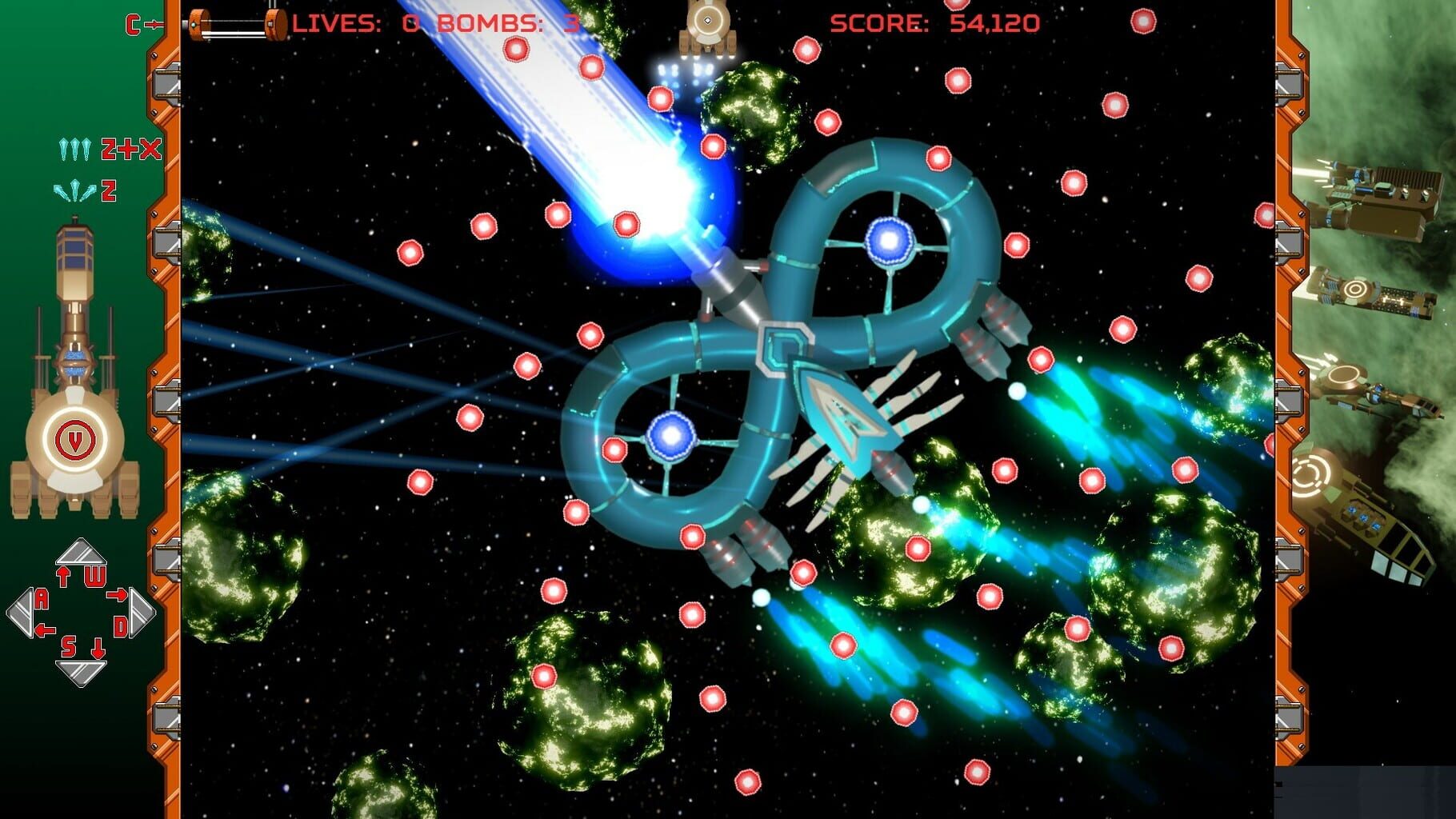Click the left arrow on the movement pad
This screenshot has height=819, width=1456.
(21, 613)
